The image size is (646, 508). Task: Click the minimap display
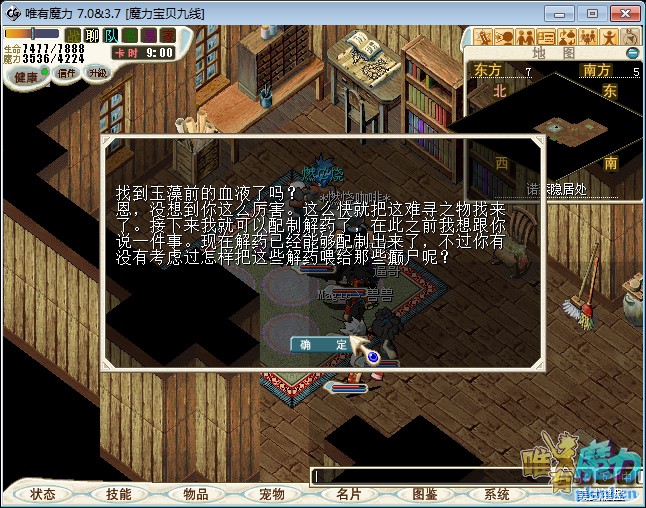pos(552,126)
